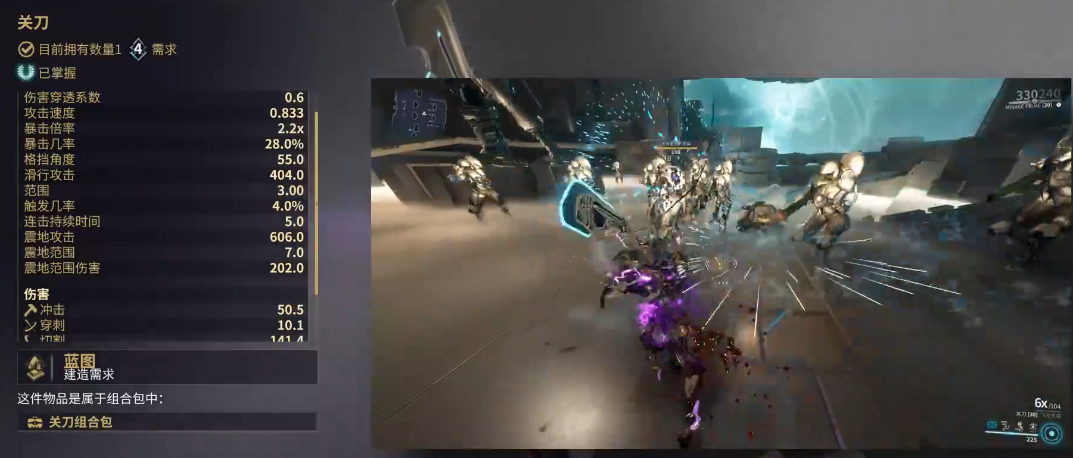The height and width of the screenshot is (458, 1073).
Task: Click the 关刀 gameplay preview video
Action: [x=720, y=263]
